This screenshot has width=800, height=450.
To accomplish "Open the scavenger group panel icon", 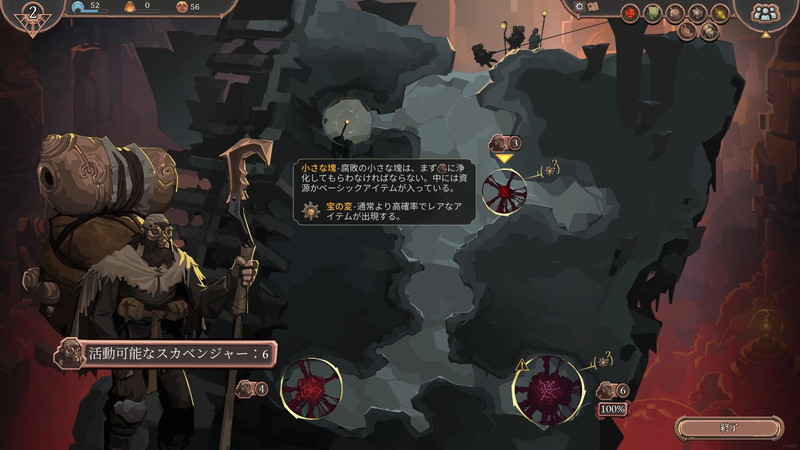I will coord(765,13).
